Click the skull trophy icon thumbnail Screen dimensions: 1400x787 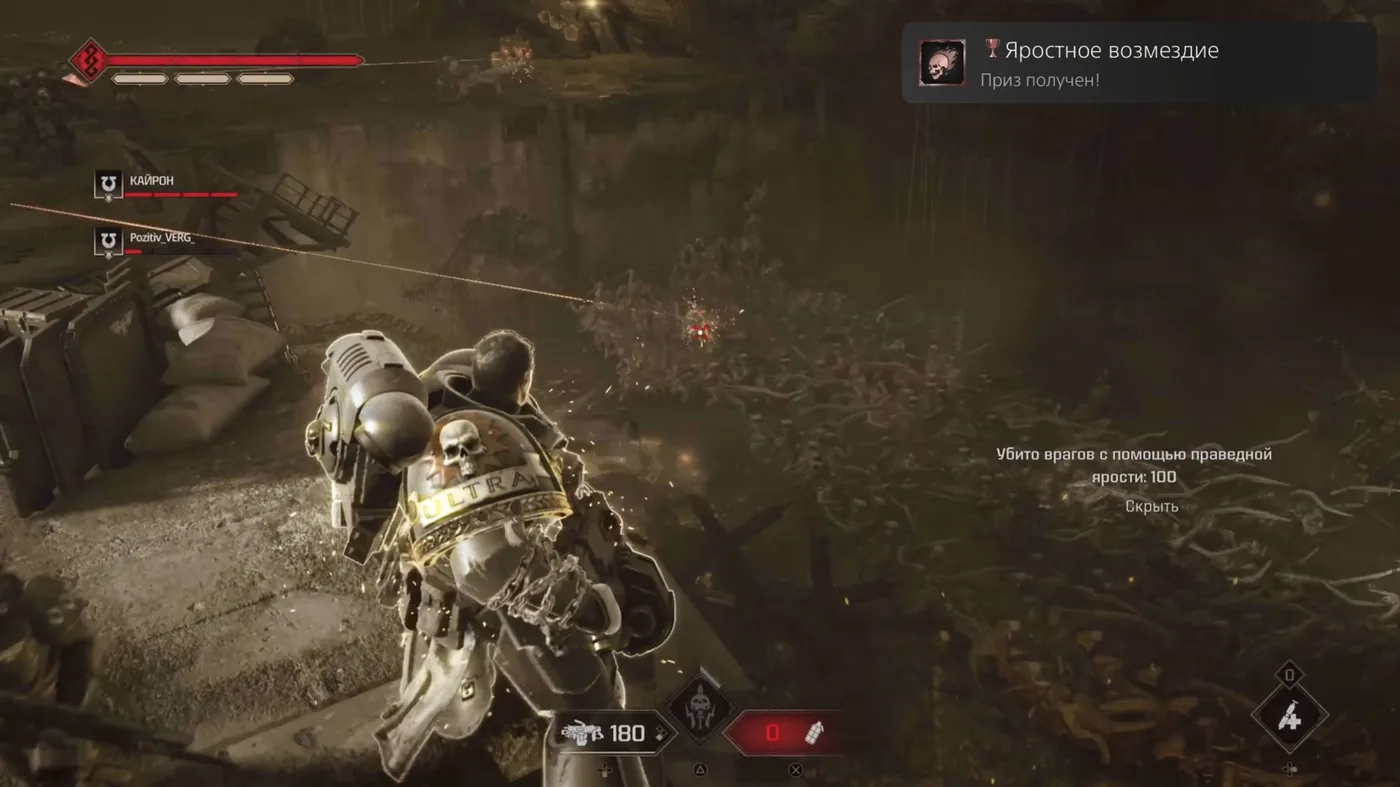pyautogui.click(x=942, y=63)
